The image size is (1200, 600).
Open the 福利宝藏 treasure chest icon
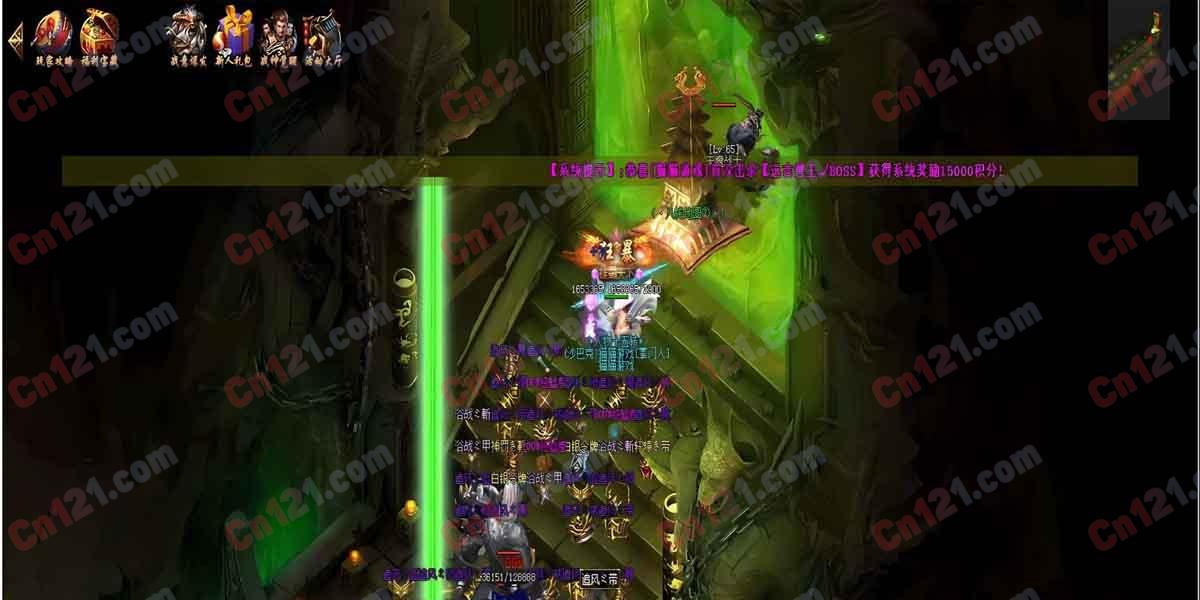pos(99,36)
